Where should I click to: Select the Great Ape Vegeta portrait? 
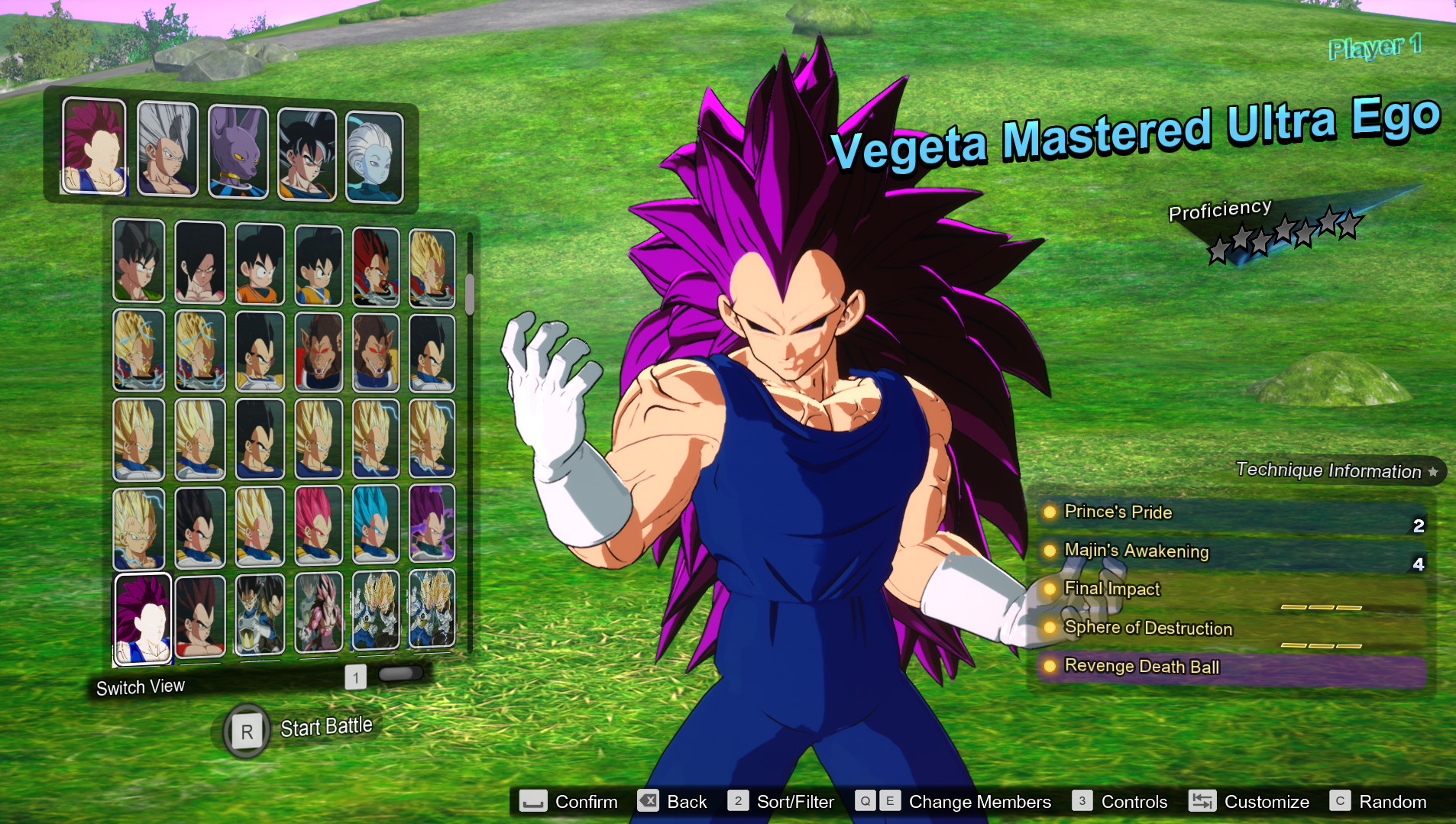coord(319,351)
